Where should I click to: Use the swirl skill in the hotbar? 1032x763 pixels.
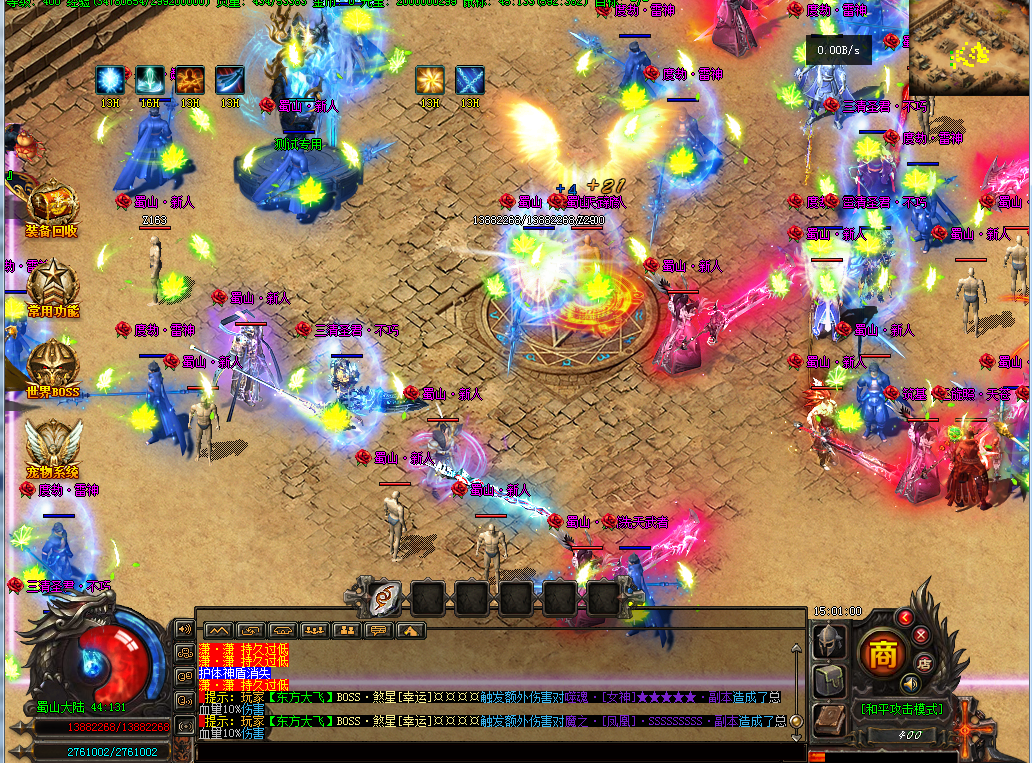(x=383, y=598)
